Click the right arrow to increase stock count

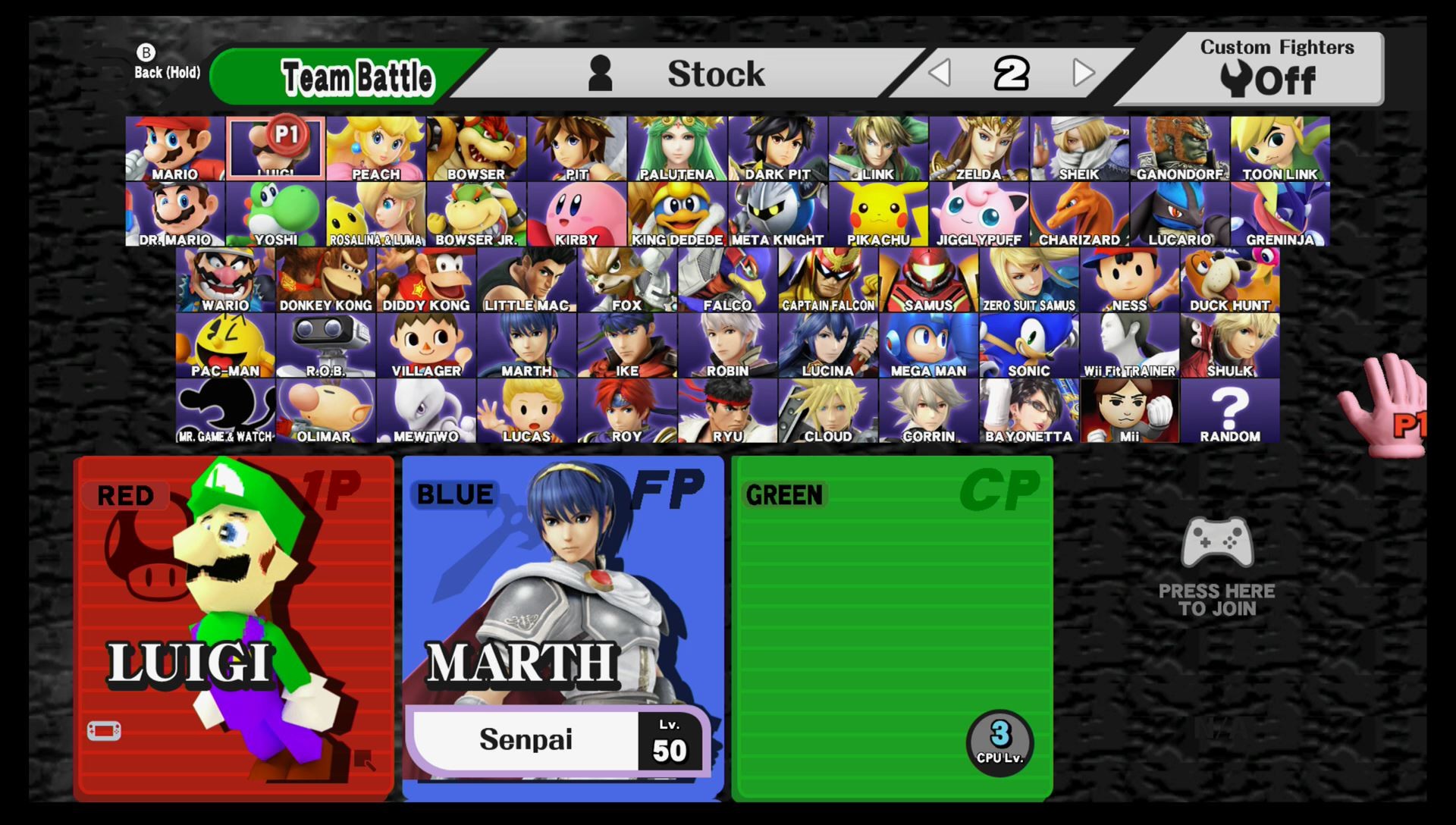click(x=1083, y=73)
